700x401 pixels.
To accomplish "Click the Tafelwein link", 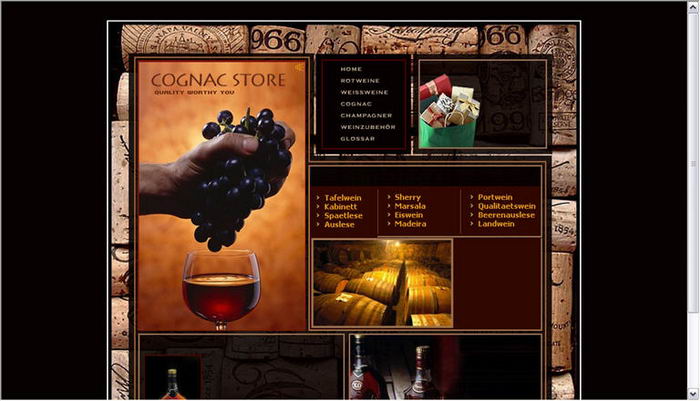I will [x=343, y=198].
